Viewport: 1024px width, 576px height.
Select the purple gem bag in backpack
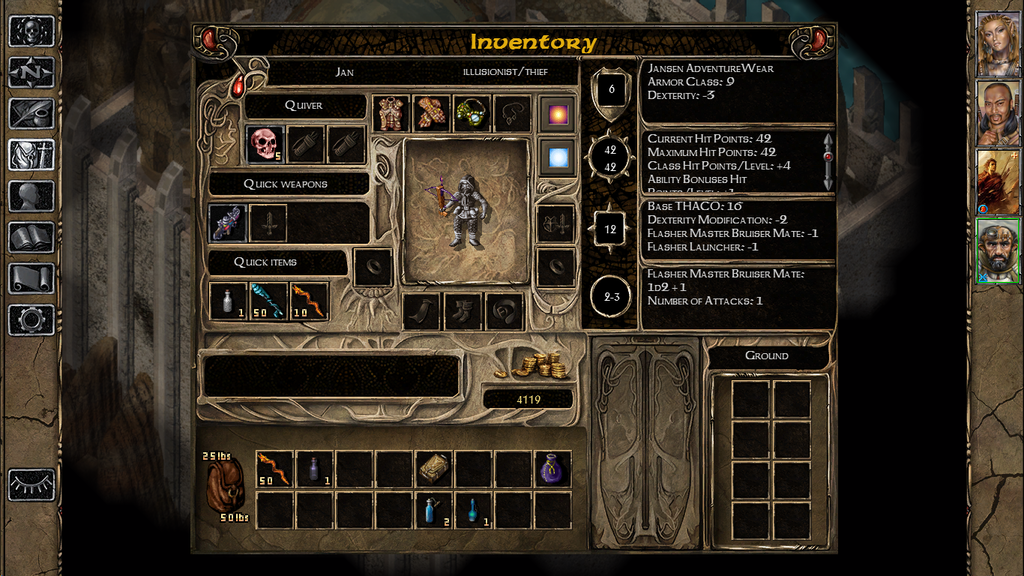click(552, 469)
